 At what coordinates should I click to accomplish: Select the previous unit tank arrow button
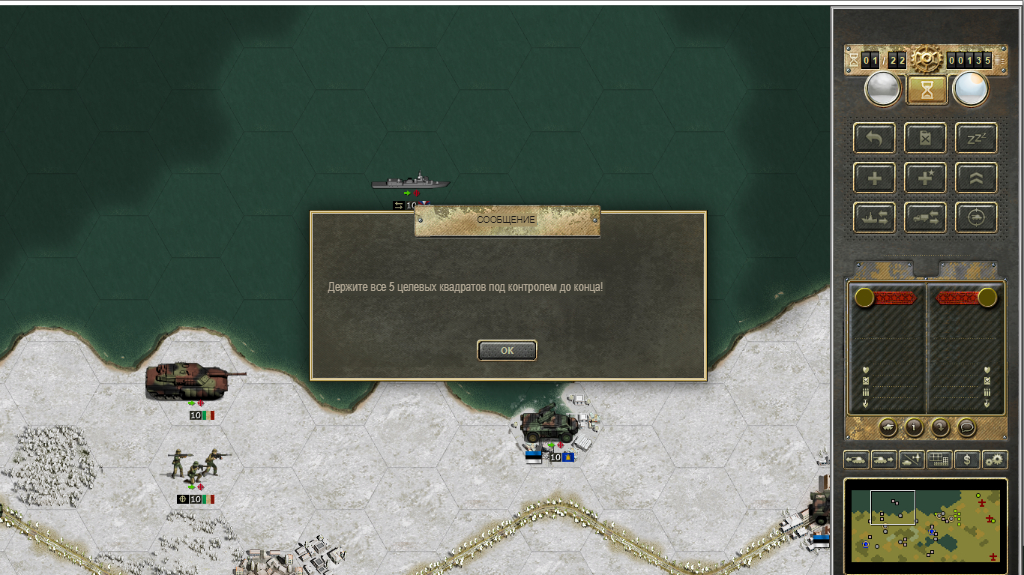857,460
